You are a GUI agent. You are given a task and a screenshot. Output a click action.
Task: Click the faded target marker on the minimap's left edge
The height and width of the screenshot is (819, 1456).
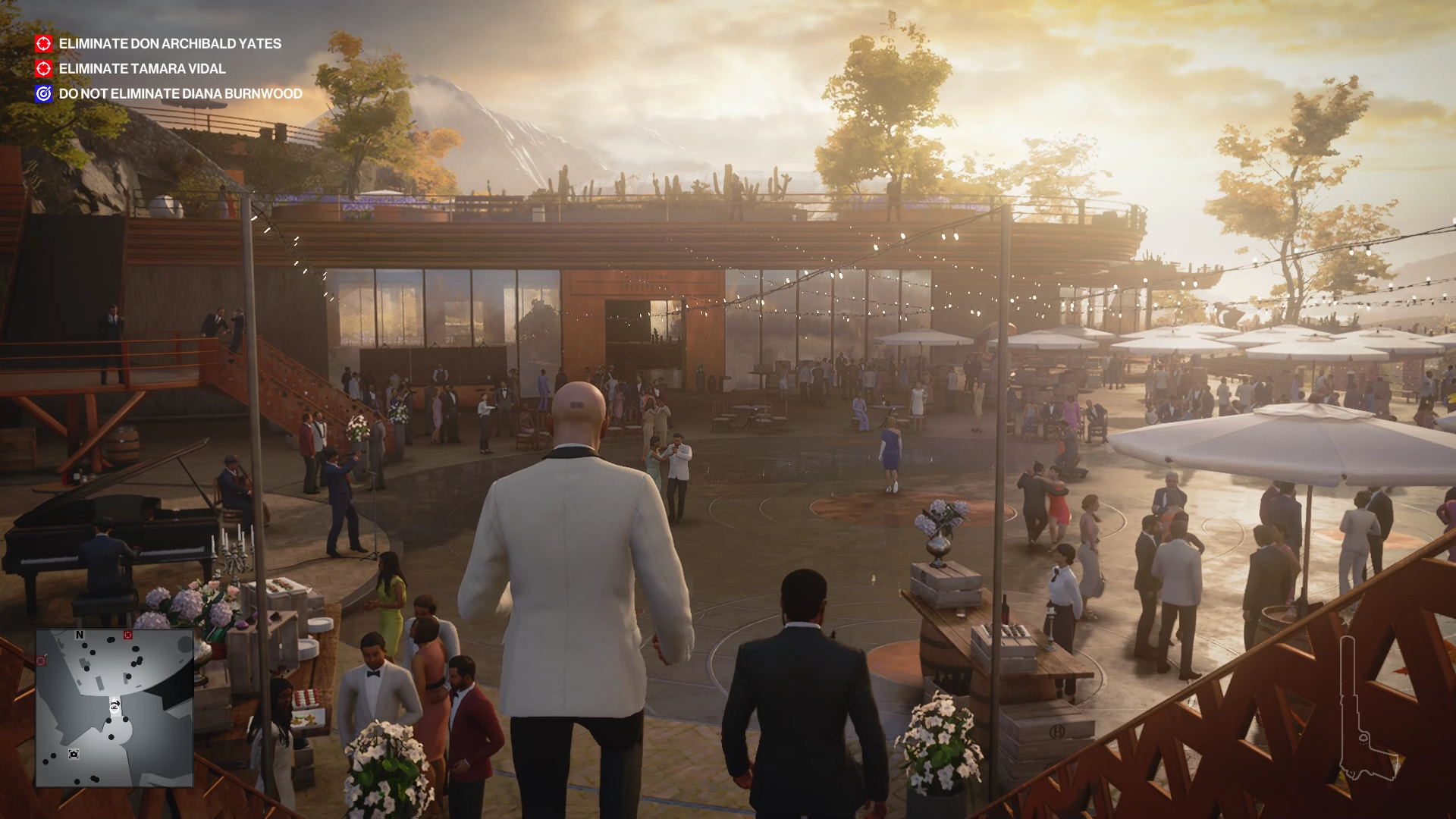pyautogui.click(x=42, y=660)
